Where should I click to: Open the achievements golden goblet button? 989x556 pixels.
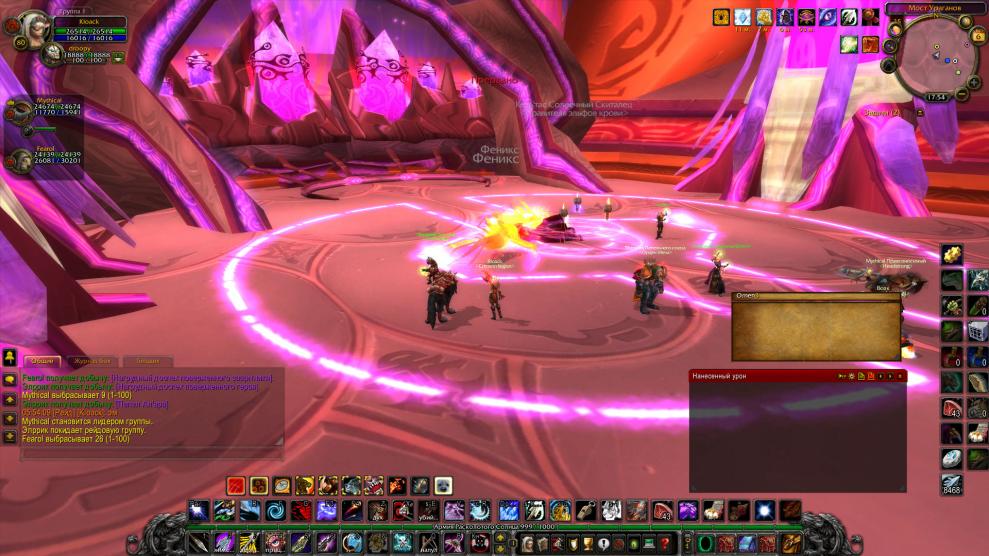point(587,543)
